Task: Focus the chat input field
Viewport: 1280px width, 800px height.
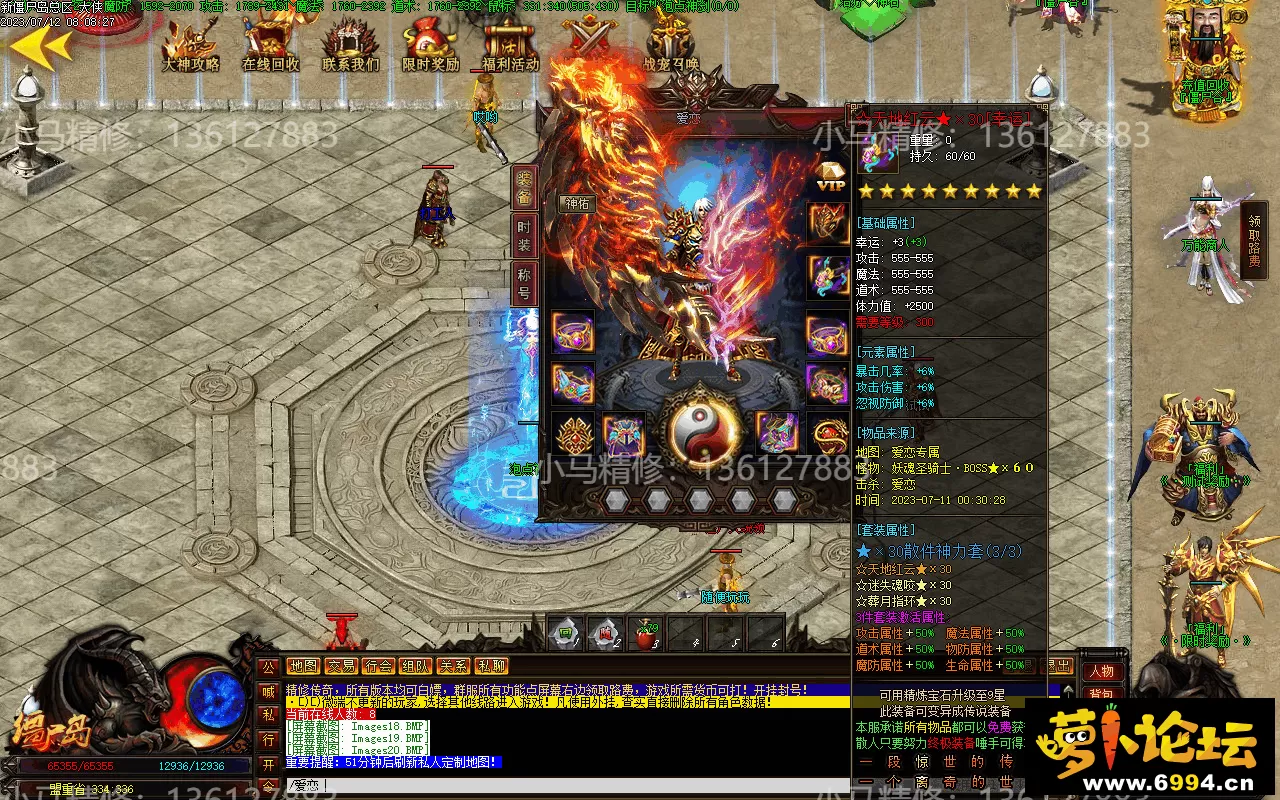Action: click(560, 786)
